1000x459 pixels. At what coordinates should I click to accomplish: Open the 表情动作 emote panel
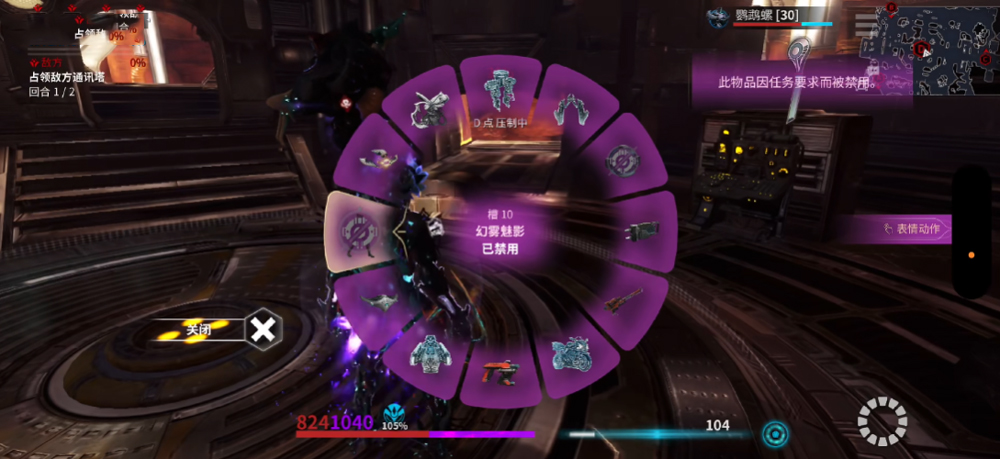(895, 229)
